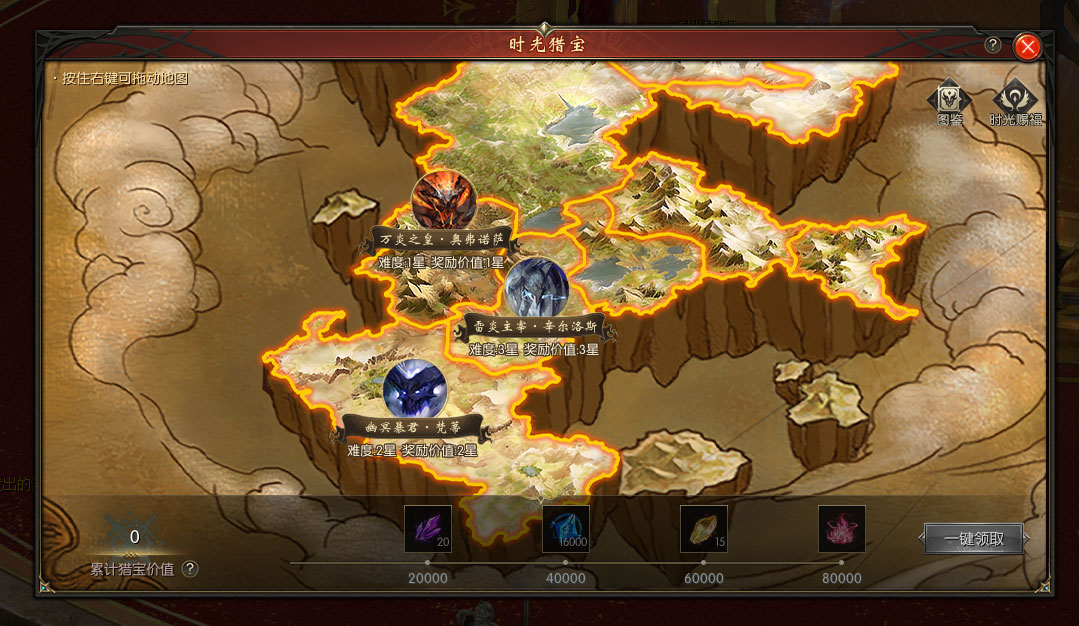Close the 时光猎宝 window
Image resolution: width=1079 pixels, height=626 pixels.
tap(1027, 46)
